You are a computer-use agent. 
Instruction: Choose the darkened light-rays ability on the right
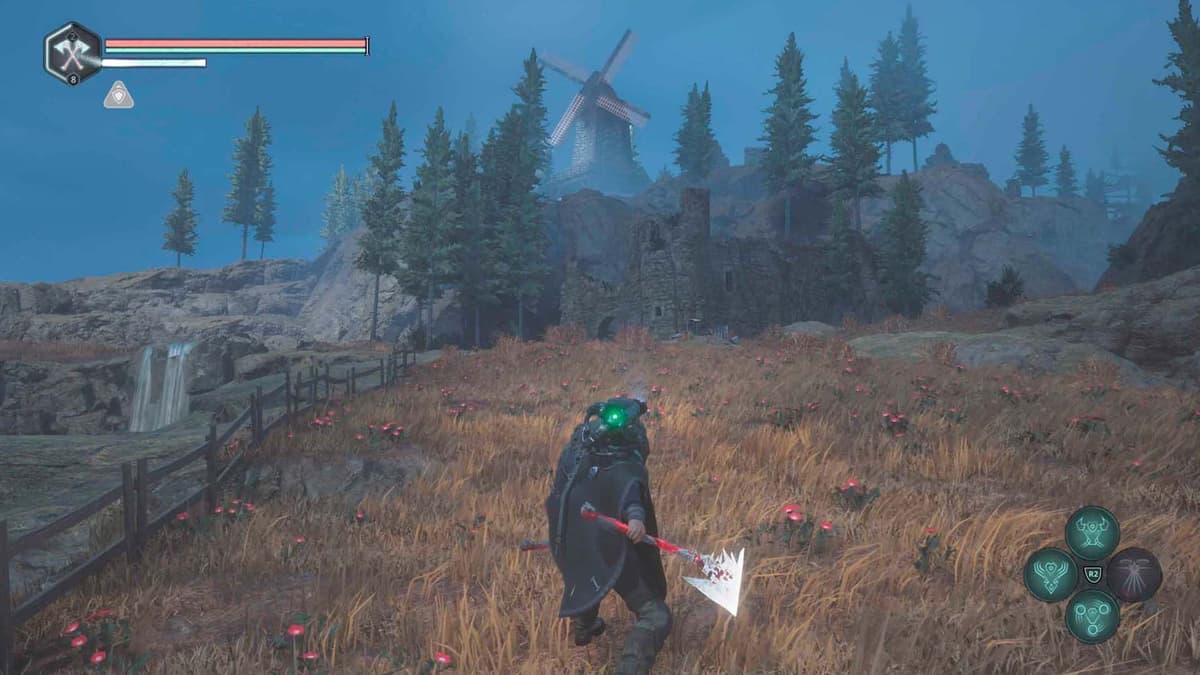coord(1134,575)
